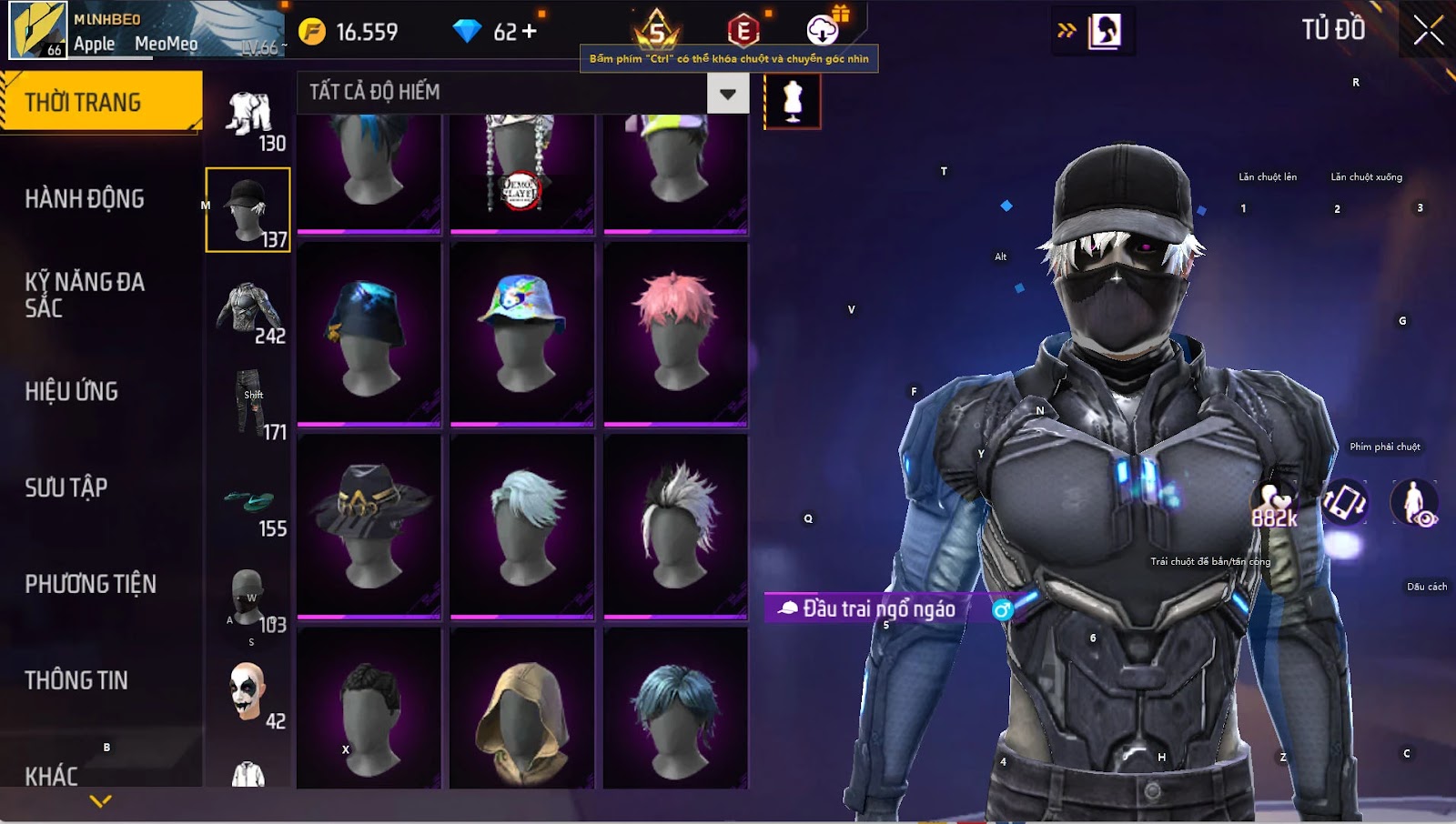Open the green shoes category
The width and height of the screenshot is (1456, 824).
coord(249,503)
